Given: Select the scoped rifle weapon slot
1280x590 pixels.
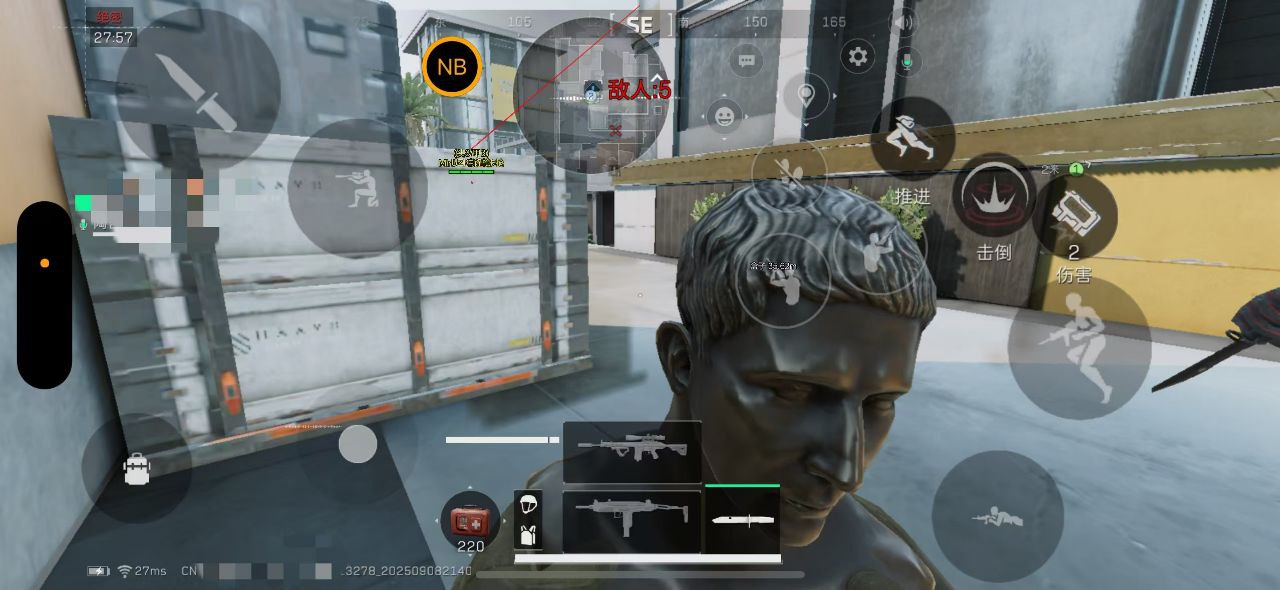Looking at the screenshot, I should click(x=632, y=452).
